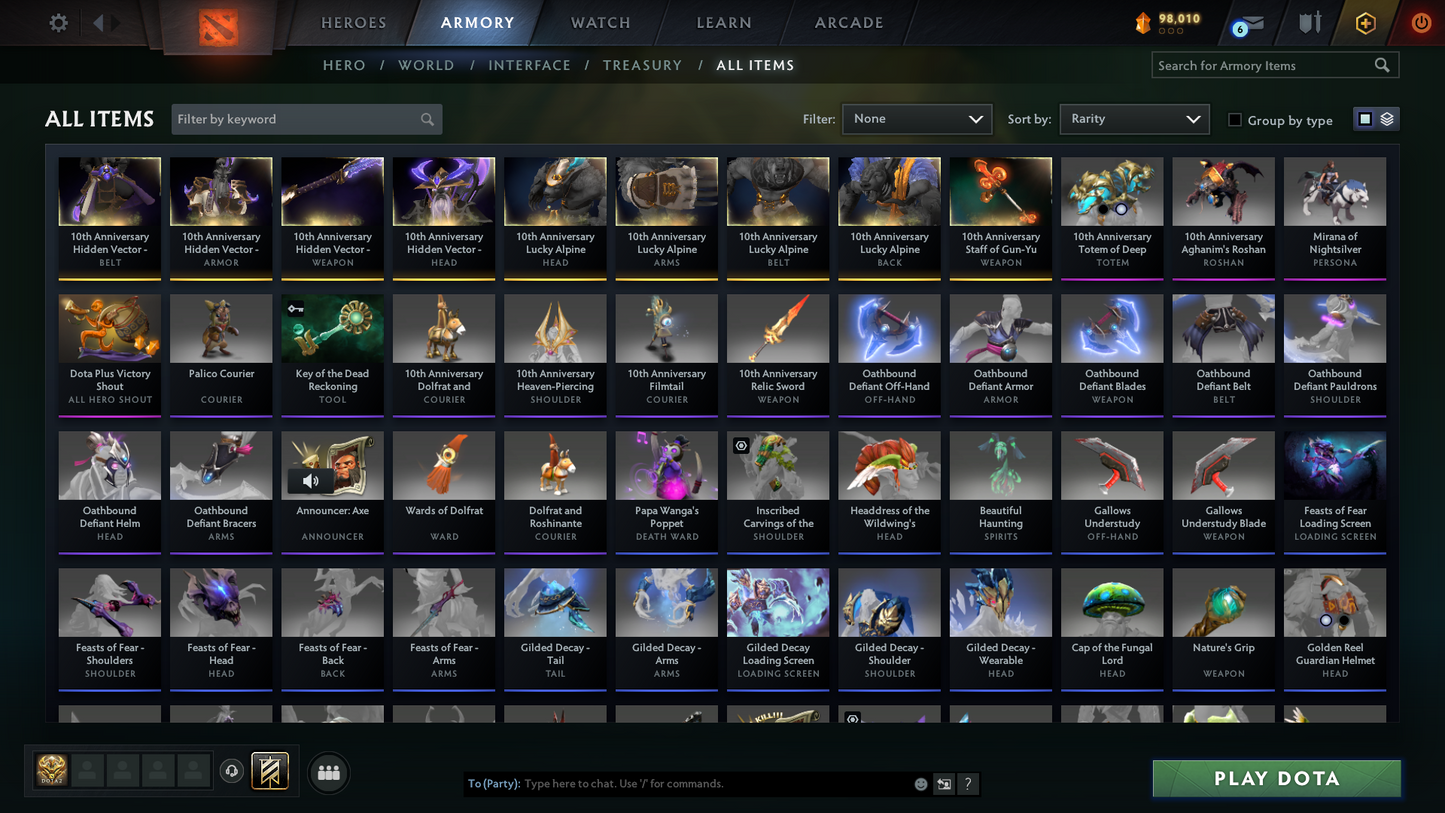Open the battle flag event icon near party slots

point(270,770)
